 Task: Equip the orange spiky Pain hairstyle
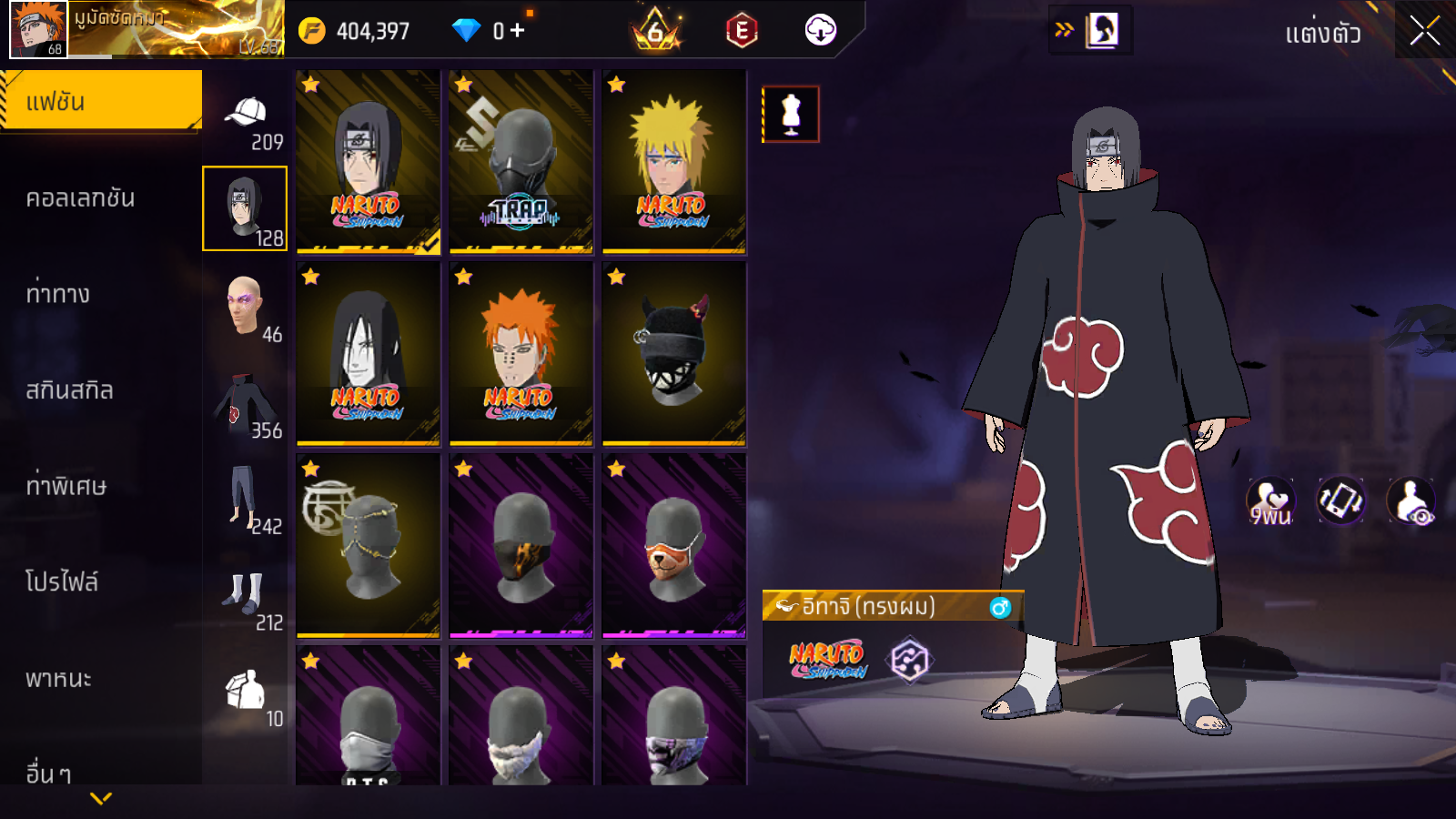(521, 353)
